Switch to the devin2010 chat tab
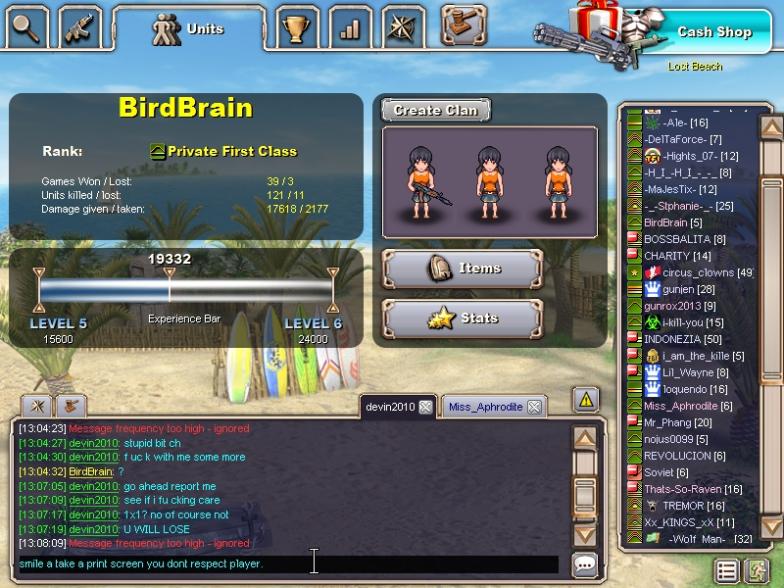The width and height of the screenshot is (784, 588). [389, 407]
